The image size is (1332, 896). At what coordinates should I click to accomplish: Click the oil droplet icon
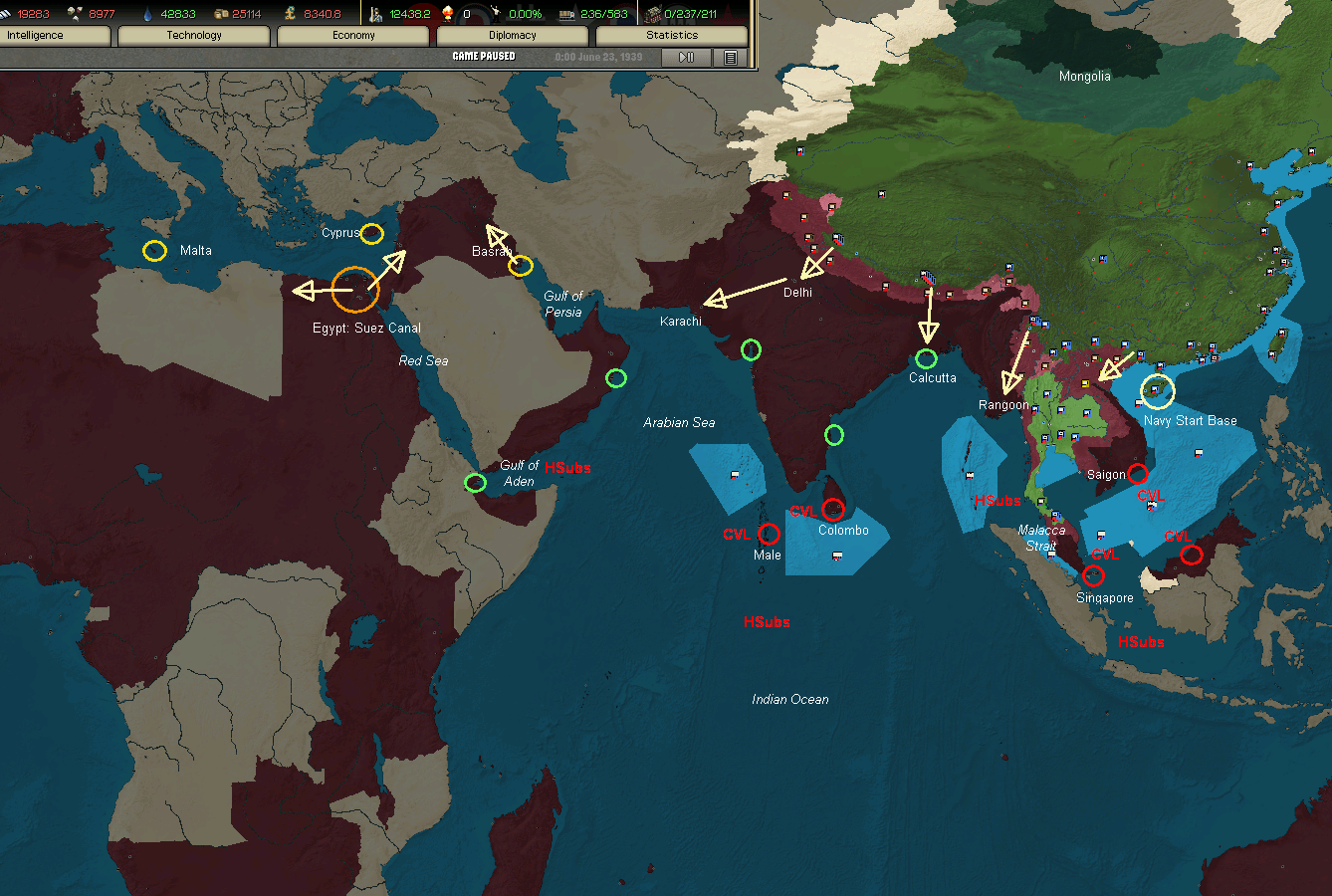point(146,13)
